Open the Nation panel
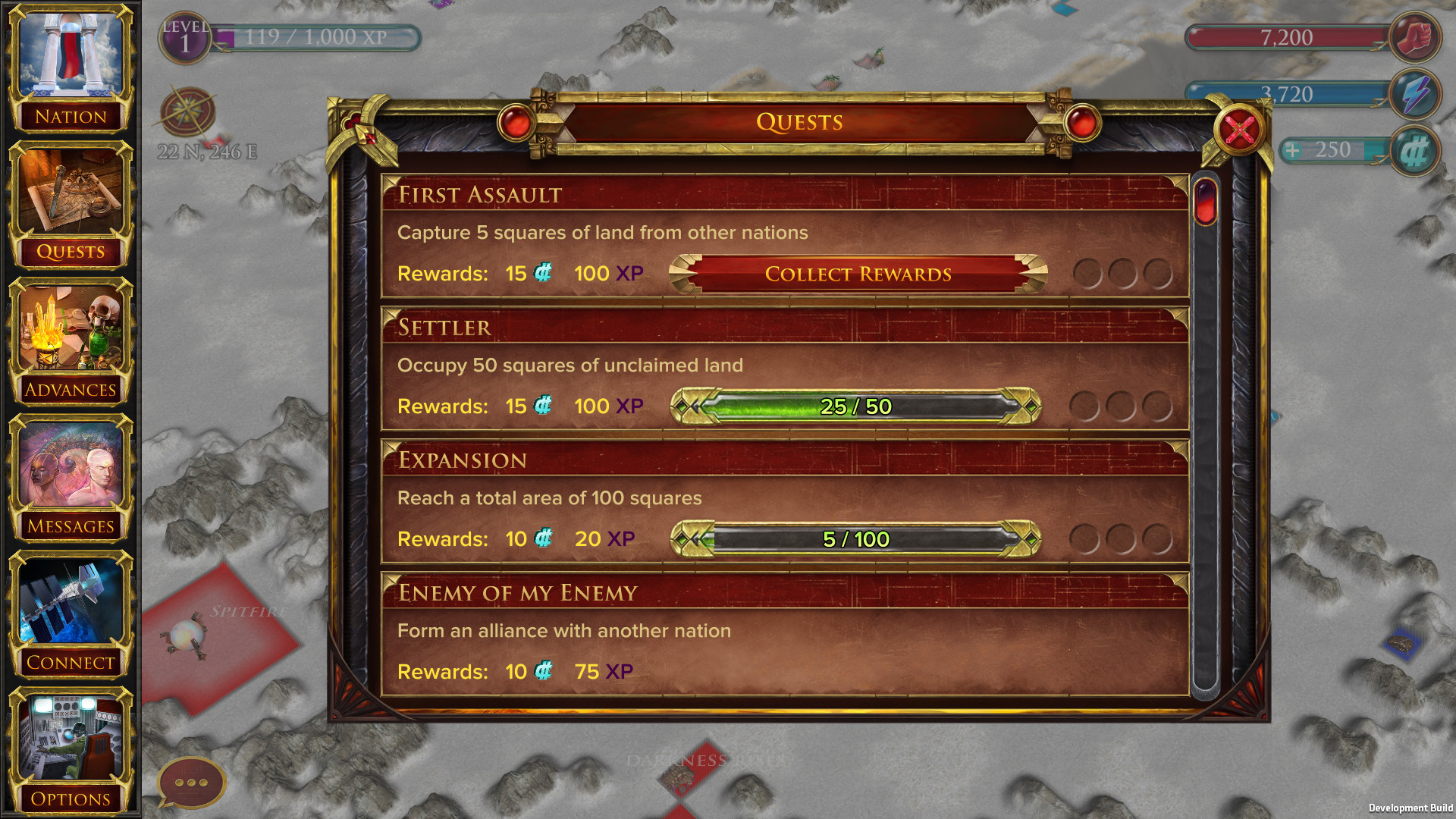Image resolution: width=1456 pixels, height=819 pixels. 72,68
